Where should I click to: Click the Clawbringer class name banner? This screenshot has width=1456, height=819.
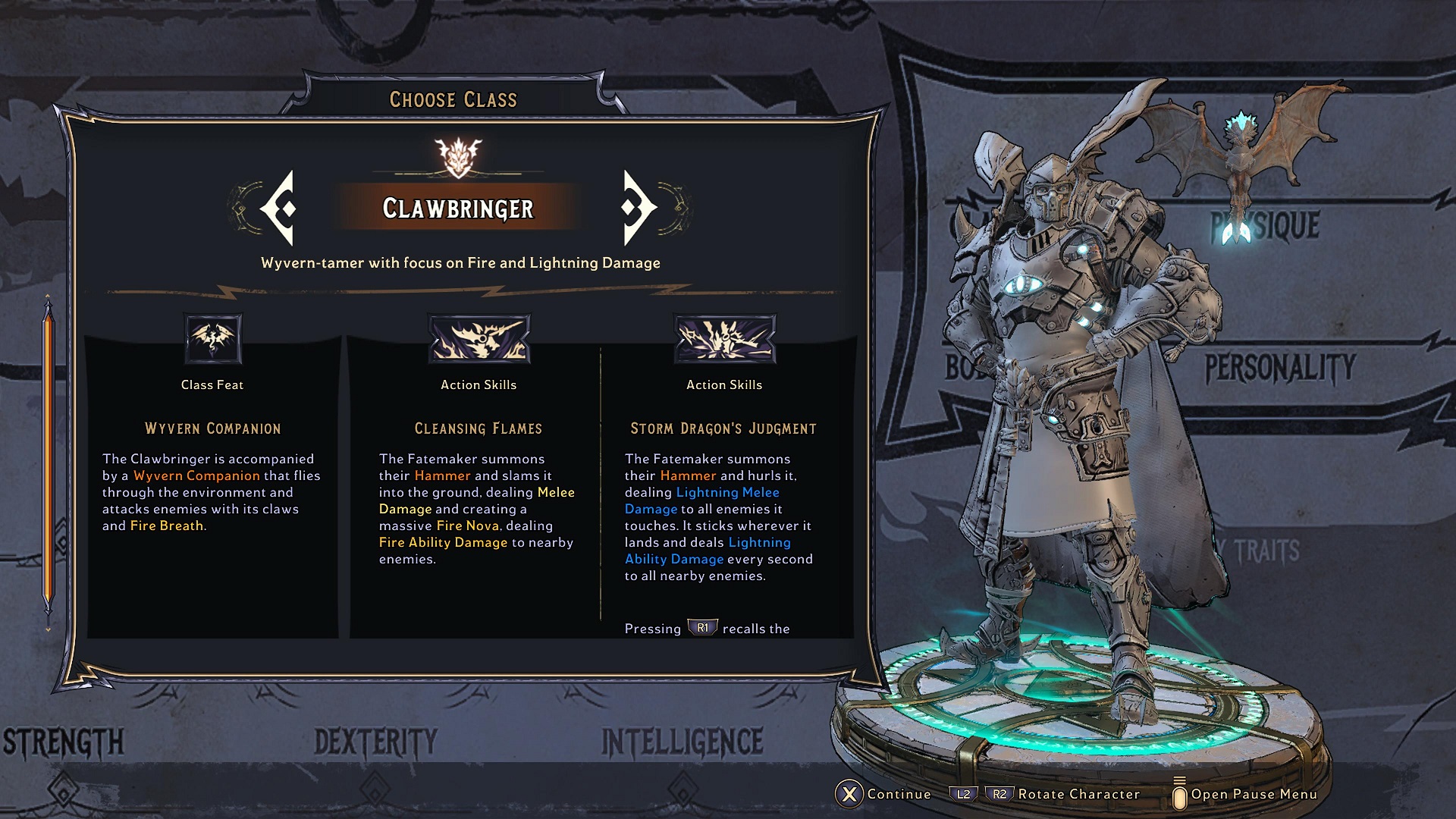[x=458, y=209]
